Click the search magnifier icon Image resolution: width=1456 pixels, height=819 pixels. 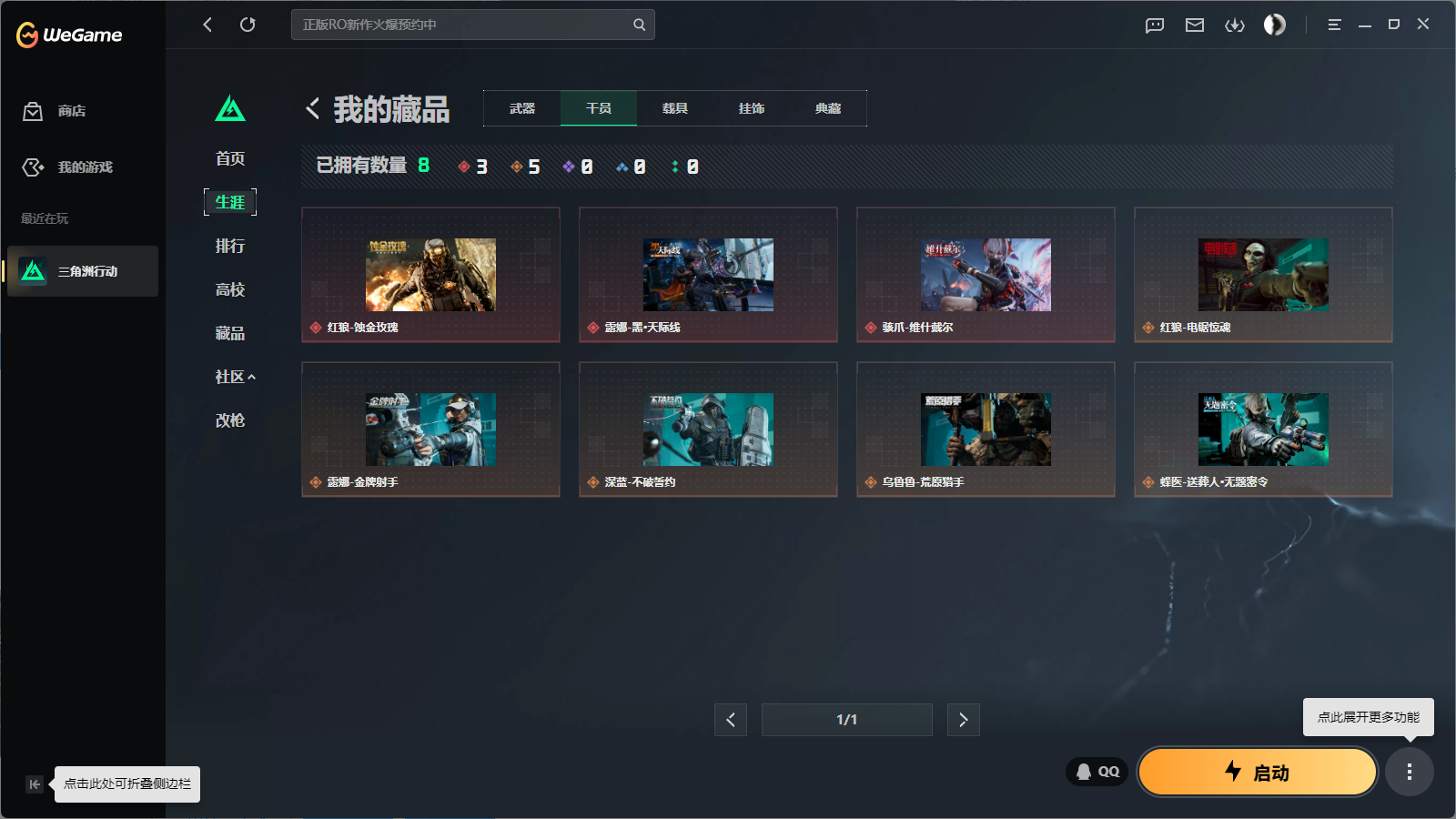pyautogui.click(x=638, y=25)
